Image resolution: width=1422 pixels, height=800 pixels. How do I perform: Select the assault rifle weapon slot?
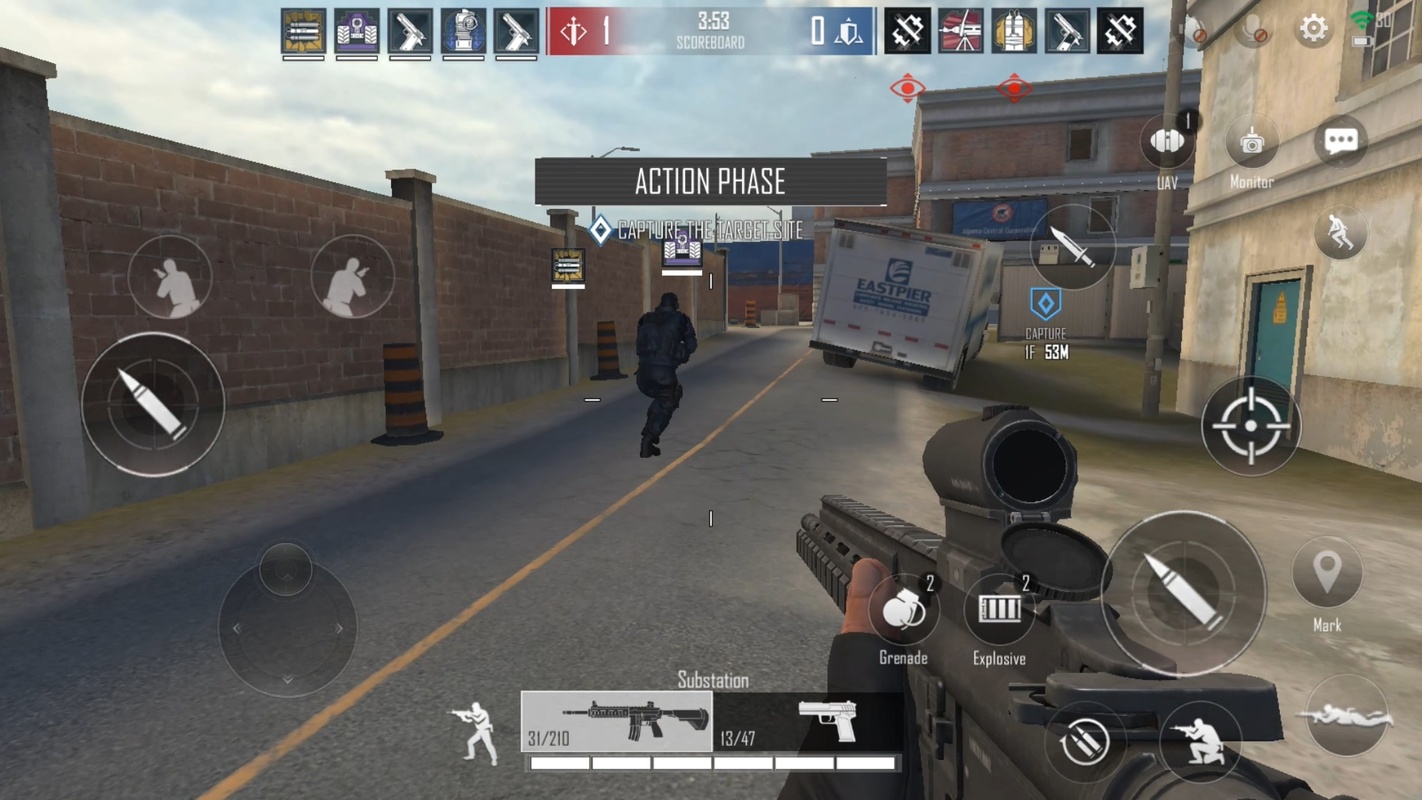617,722
